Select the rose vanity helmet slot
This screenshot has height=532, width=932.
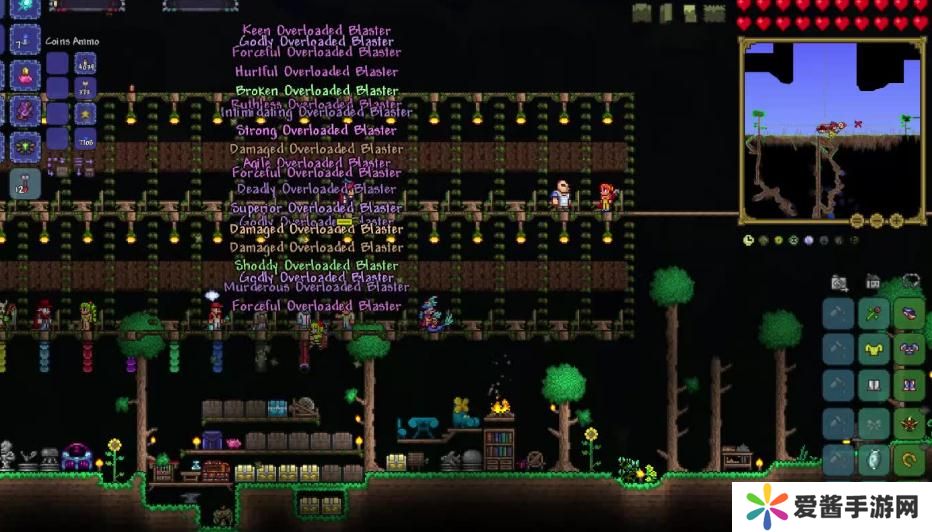[x=873, y=313]
